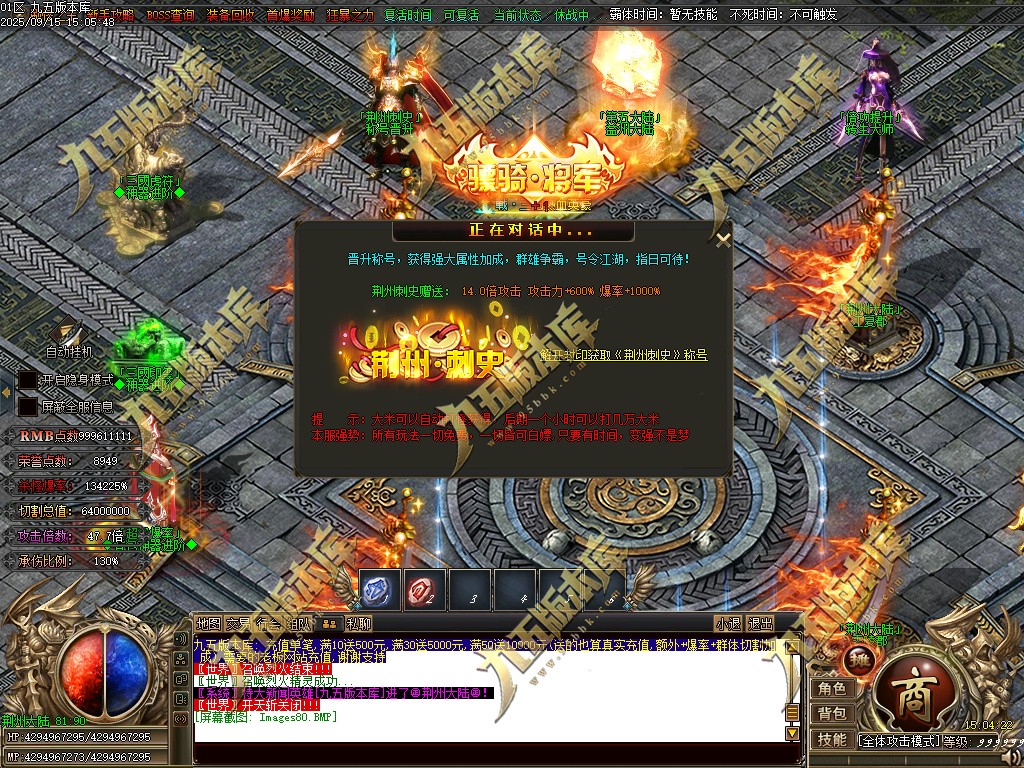Open the 地图 map tab
This screenshot has height=768, width=1024.
[208, 624]
